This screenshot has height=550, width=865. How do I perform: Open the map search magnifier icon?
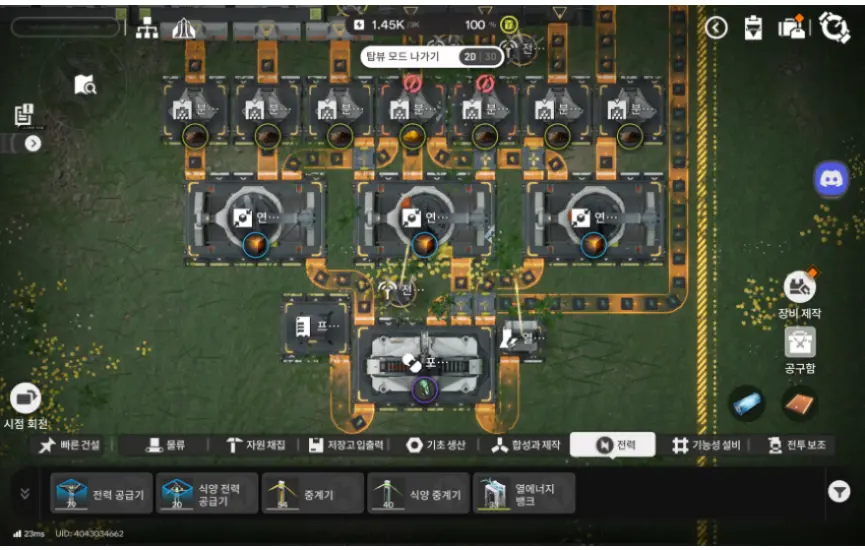tap(85, 85)
